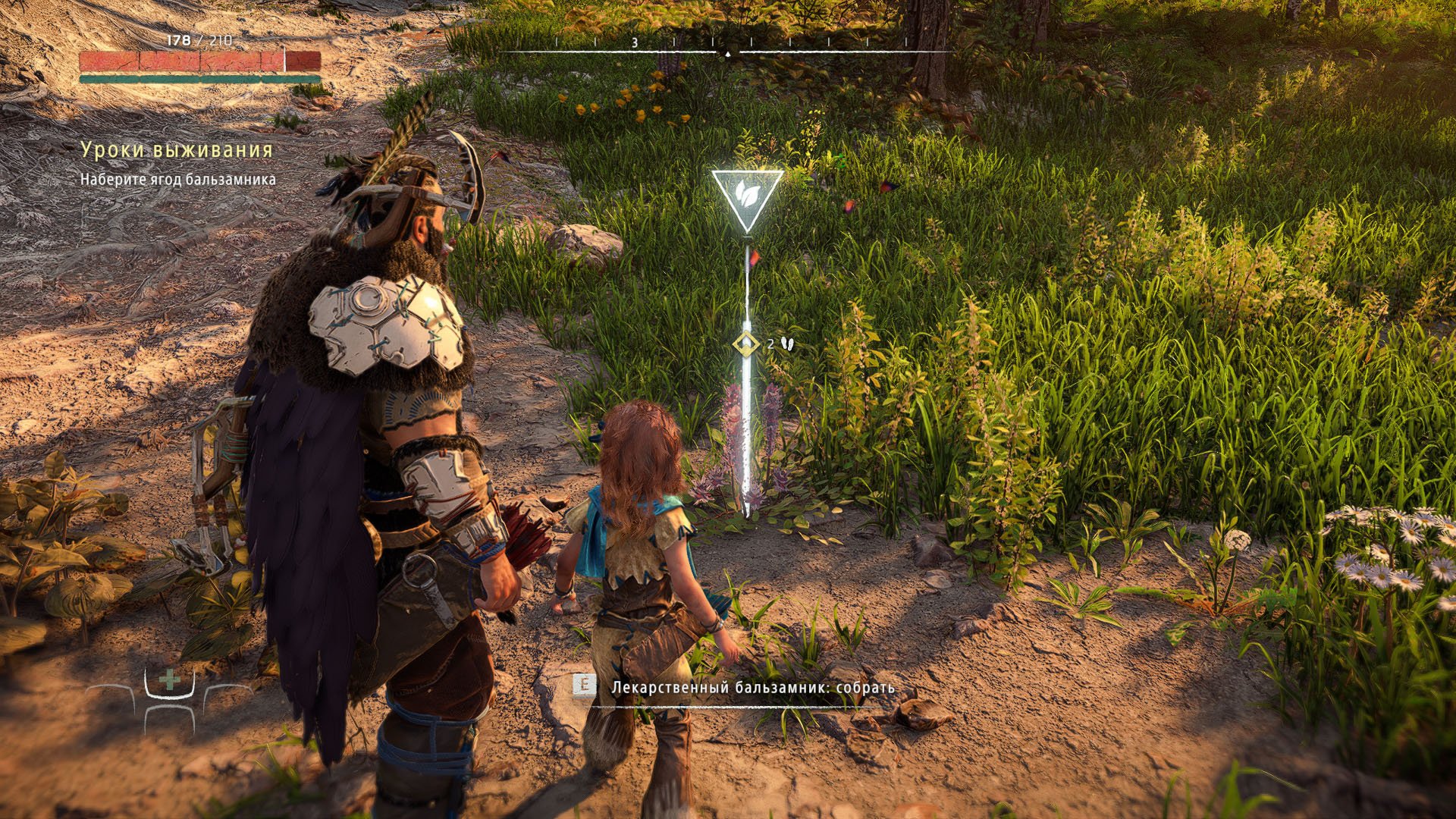Select the triangular leaf plant marker
Image resolution: width=1456 pixels, height=819 pixels.
pyautogui.click(x=746, y=197)
